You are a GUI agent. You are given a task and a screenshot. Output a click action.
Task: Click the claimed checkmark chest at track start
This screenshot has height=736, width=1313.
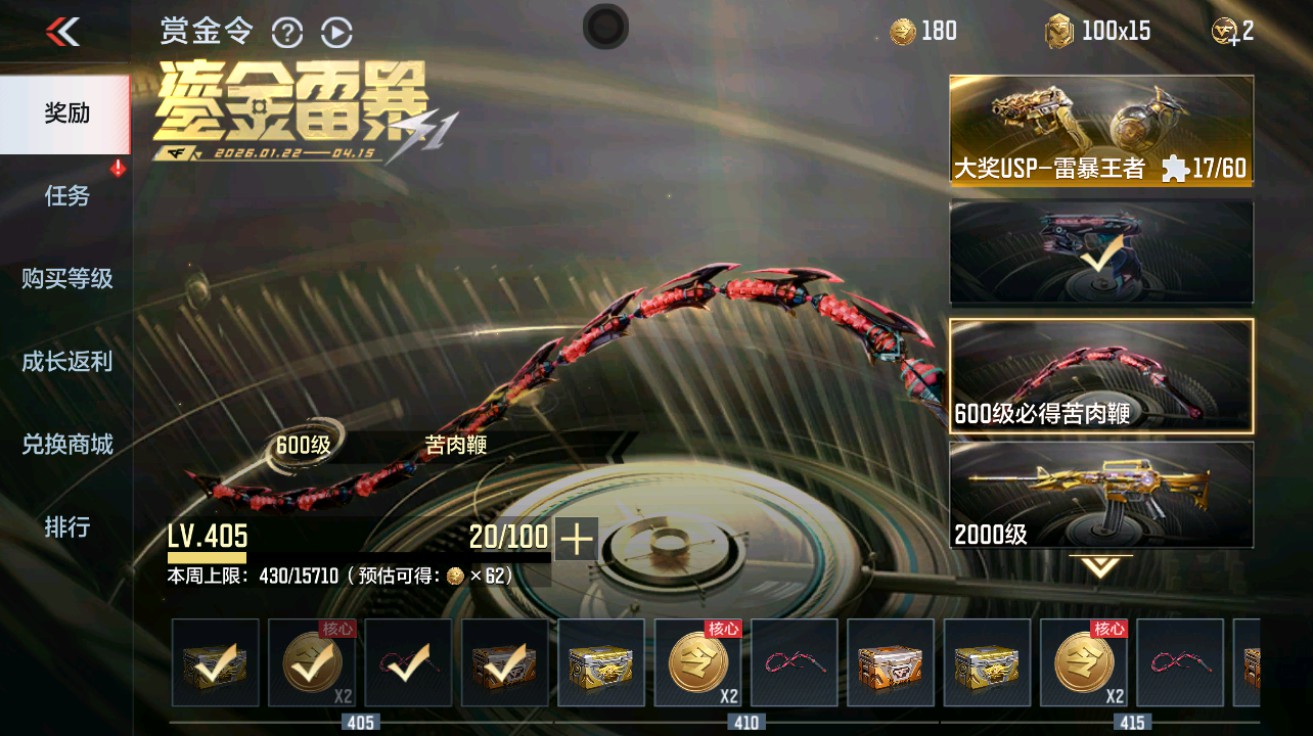coord(216,663)
